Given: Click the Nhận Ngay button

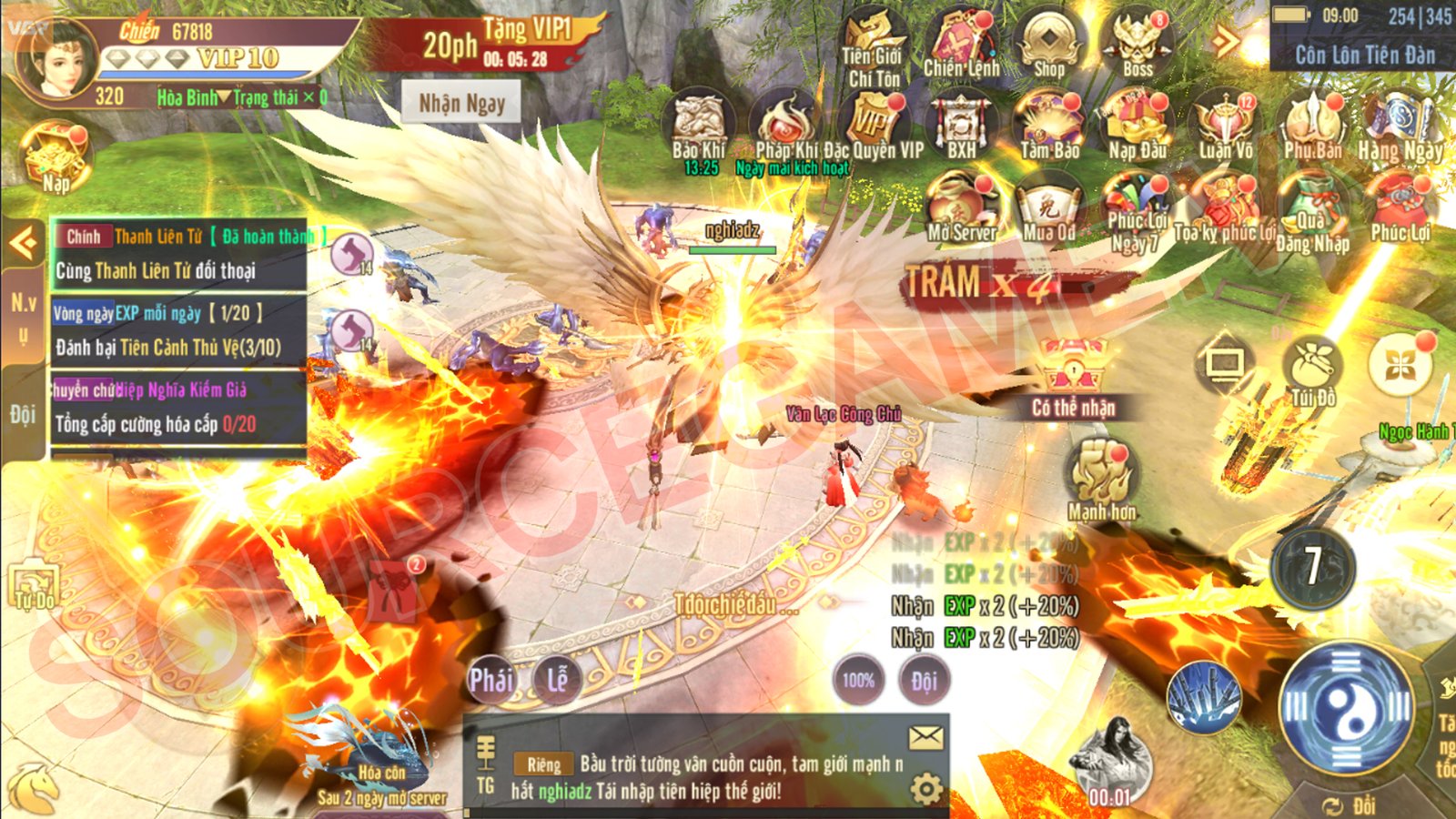Looking at the screenshot, I should pos(461,103).
